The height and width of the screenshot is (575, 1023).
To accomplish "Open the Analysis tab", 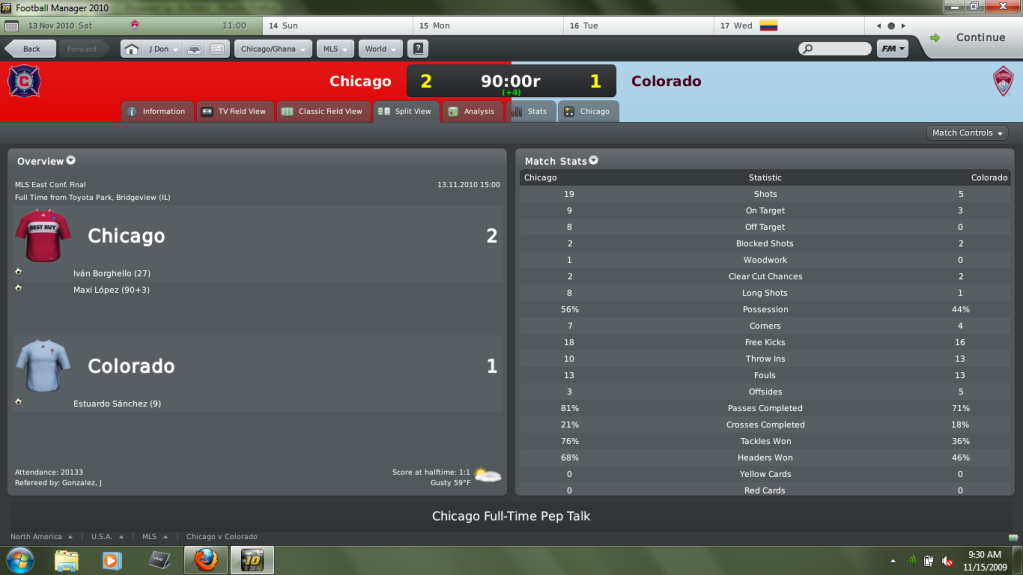I will pos(471,111).
